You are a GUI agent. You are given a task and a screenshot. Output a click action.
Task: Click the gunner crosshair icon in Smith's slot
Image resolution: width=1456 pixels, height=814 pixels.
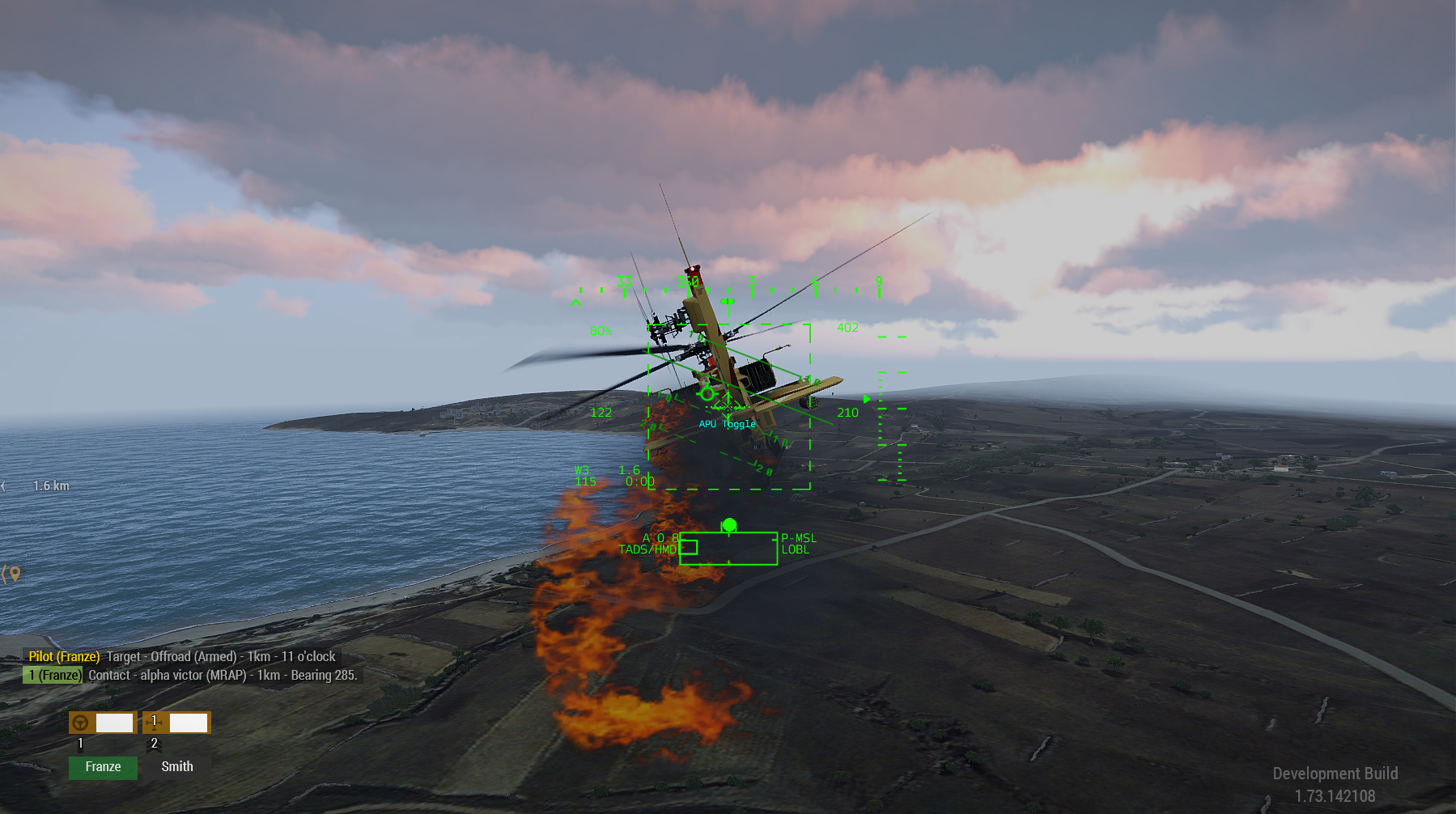(x=155, y=723)
